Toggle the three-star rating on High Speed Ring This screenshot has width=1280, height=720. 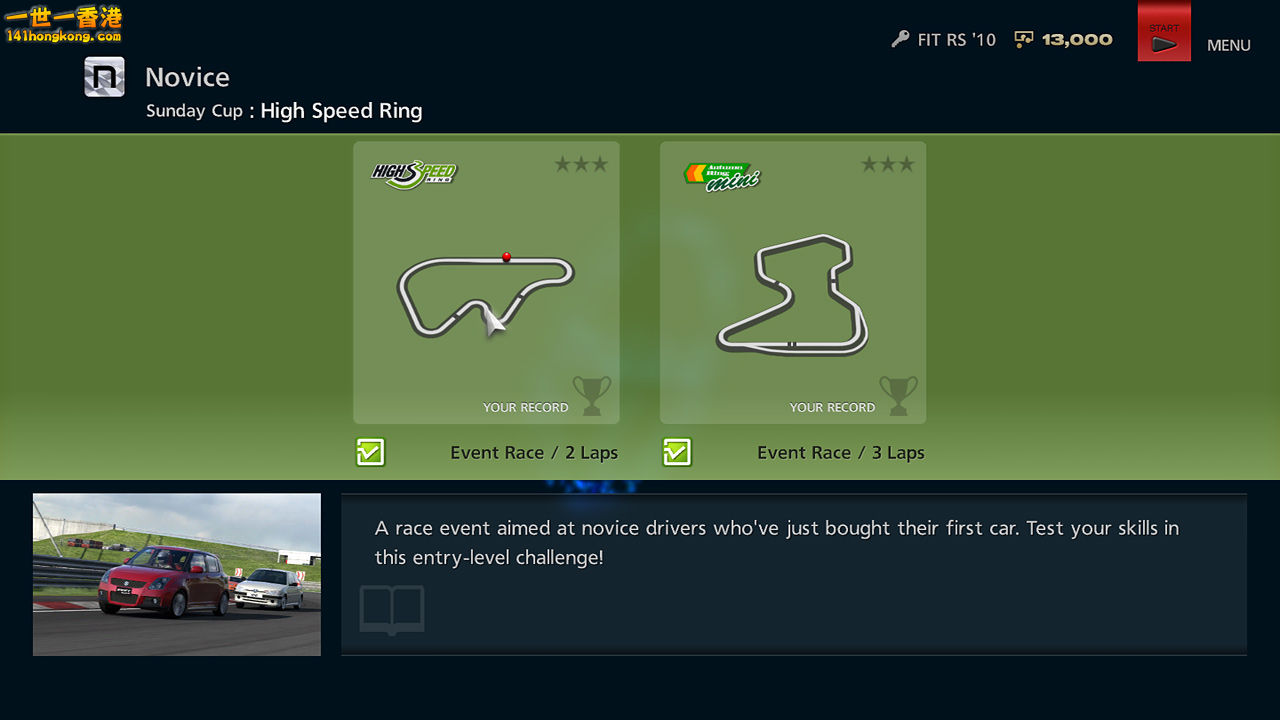581,164
